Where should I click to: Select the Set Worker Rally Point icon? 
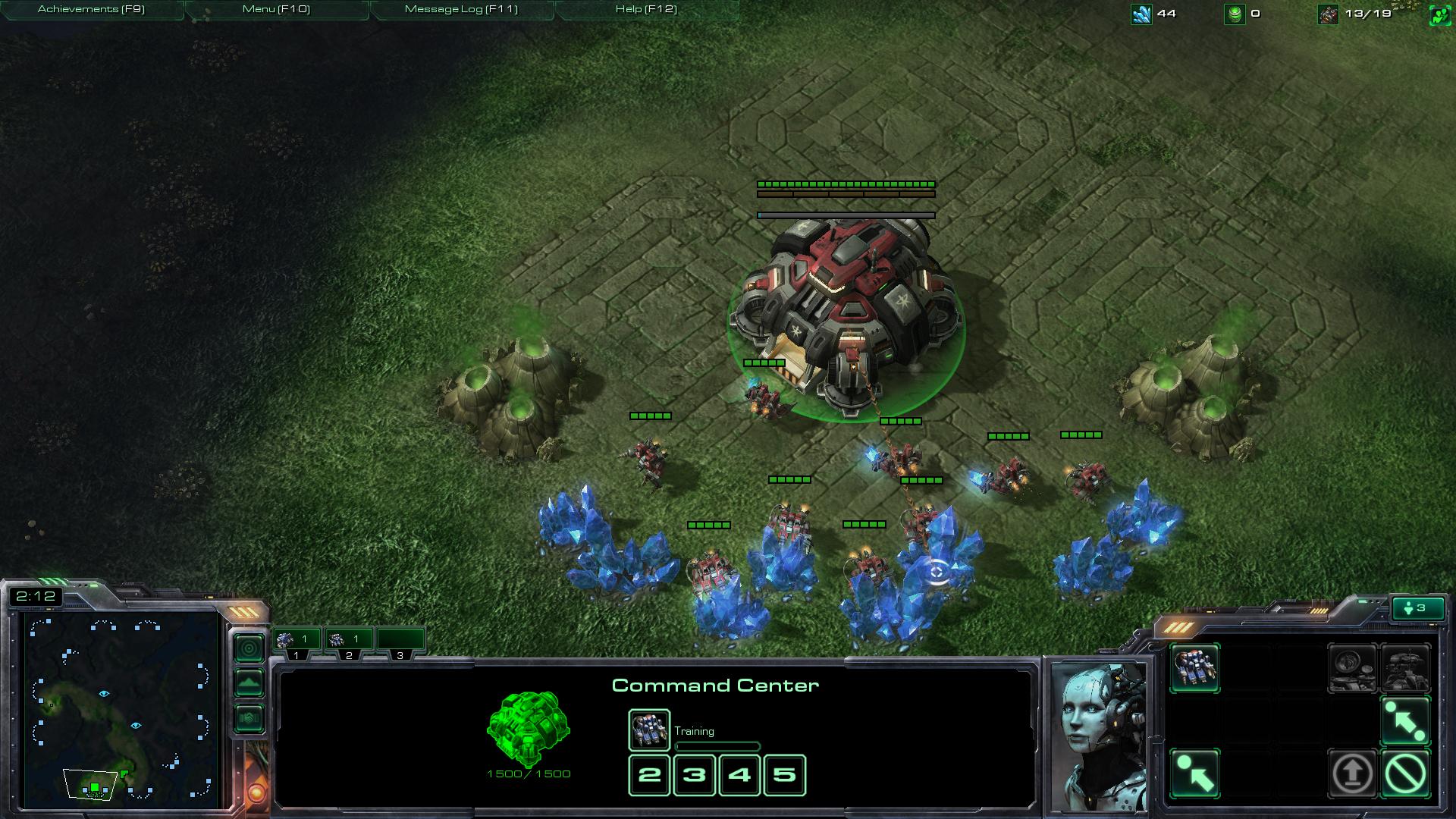point(1195,773)
